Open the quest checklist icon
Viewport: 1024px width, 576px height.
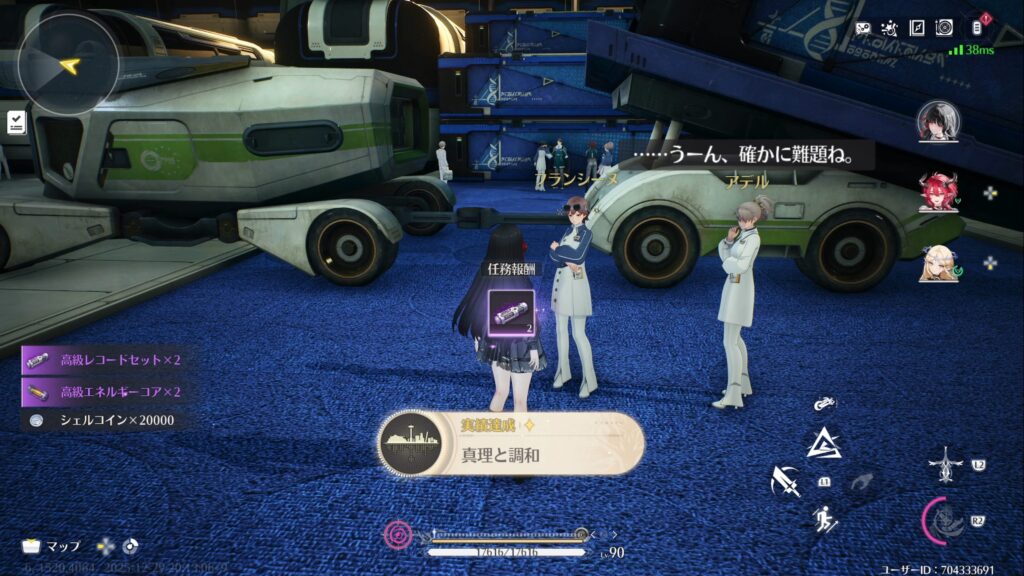point(17,121)
